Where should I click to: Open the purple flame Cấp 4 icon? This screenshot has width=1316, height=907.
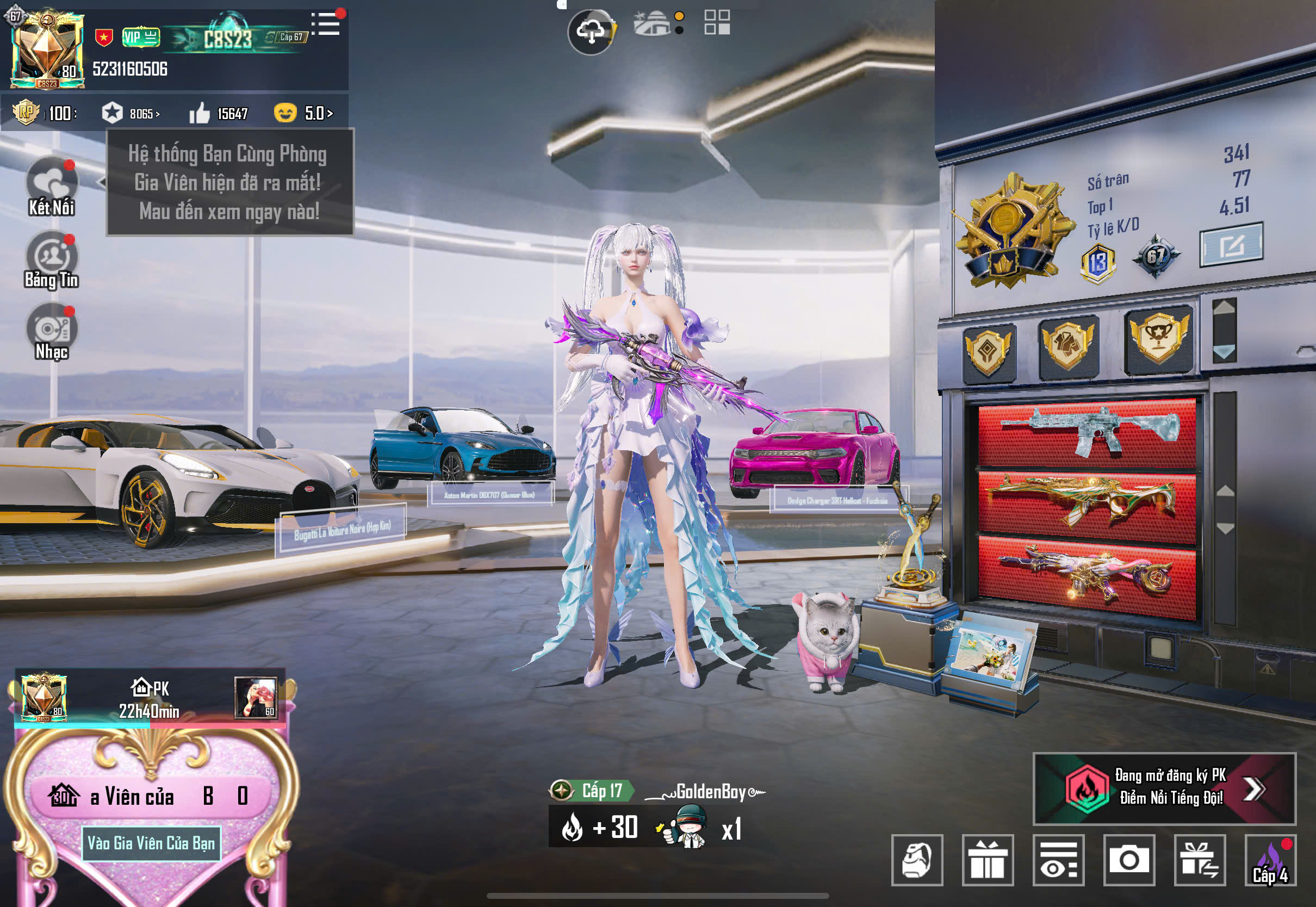1270,860
